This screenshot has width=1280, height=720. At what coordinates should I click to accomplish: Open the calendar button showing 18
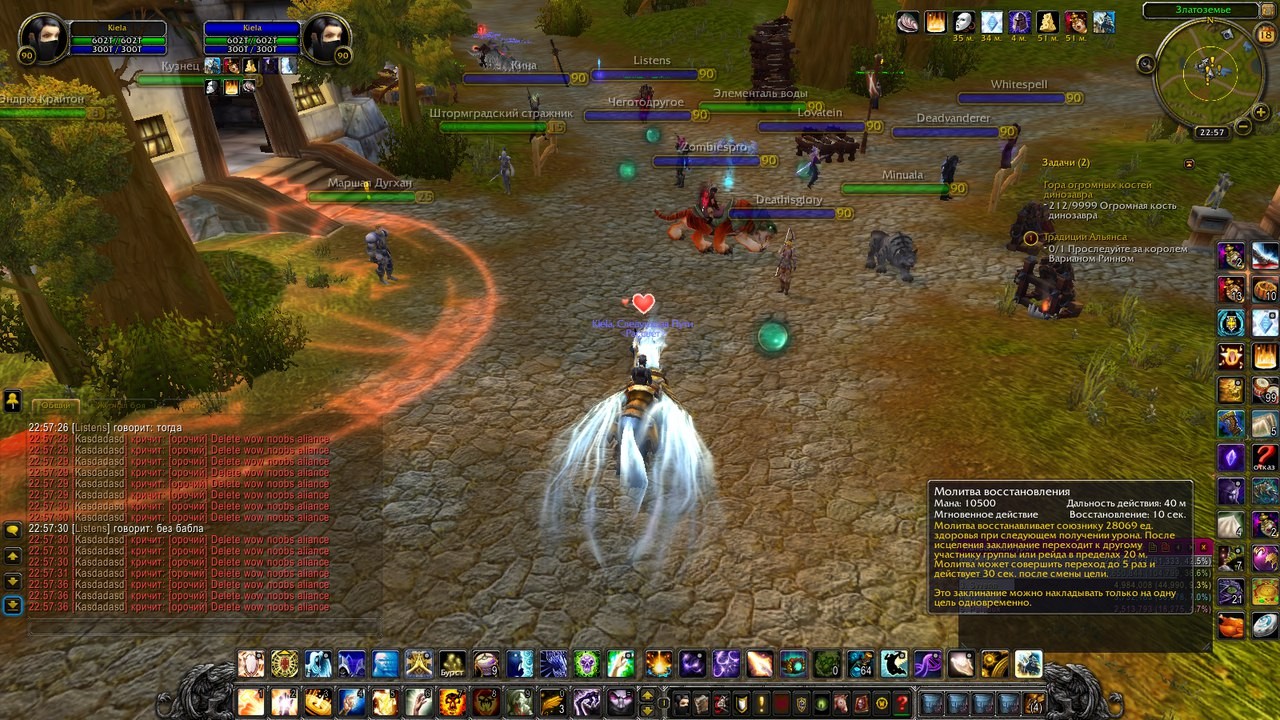click(1266, 35)
